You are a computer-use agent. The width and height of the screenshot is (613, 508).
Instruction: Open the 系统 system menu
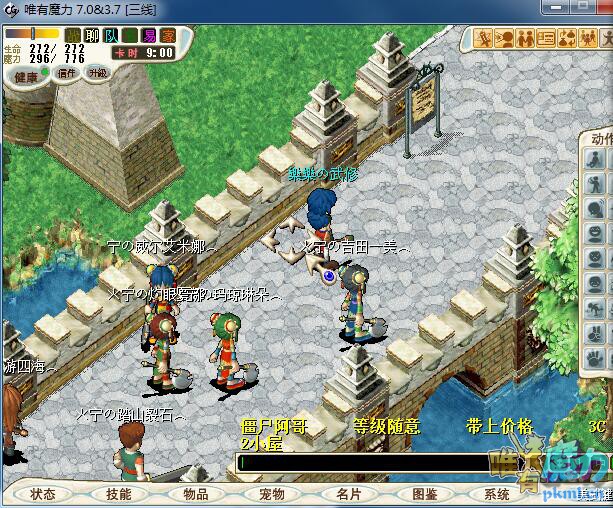497,494
